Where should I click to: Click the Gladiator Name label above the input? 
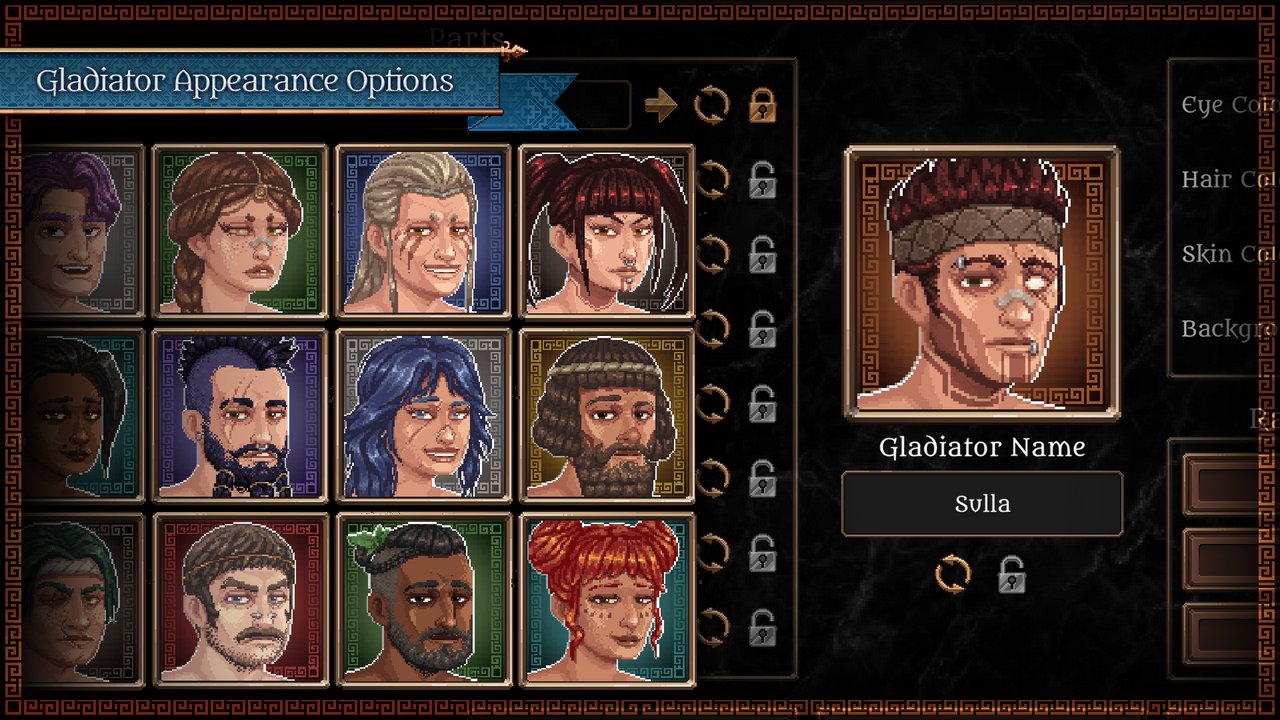coord(982,447)
